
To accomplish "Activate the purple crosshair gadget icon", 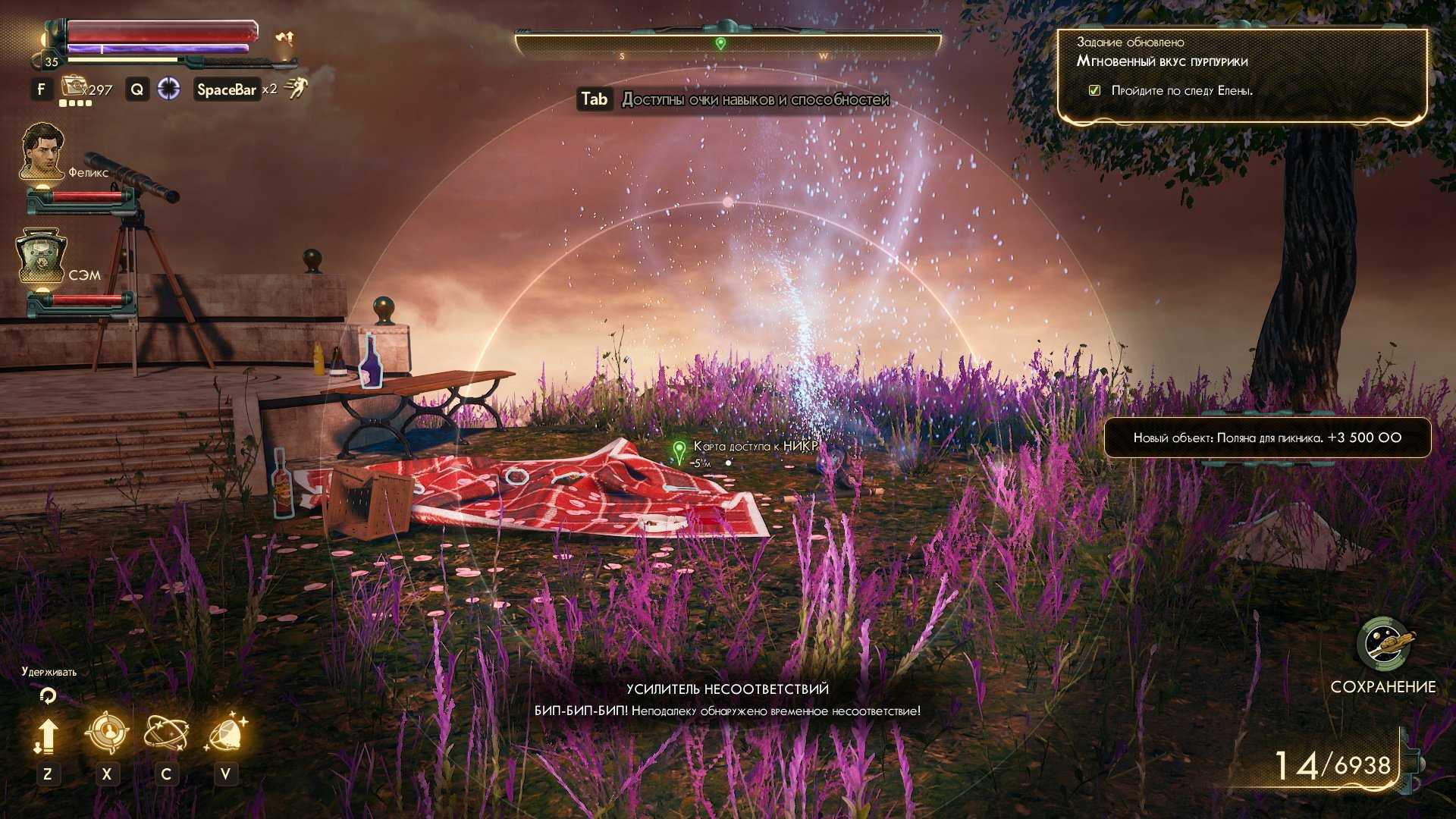I will [168, 89].
